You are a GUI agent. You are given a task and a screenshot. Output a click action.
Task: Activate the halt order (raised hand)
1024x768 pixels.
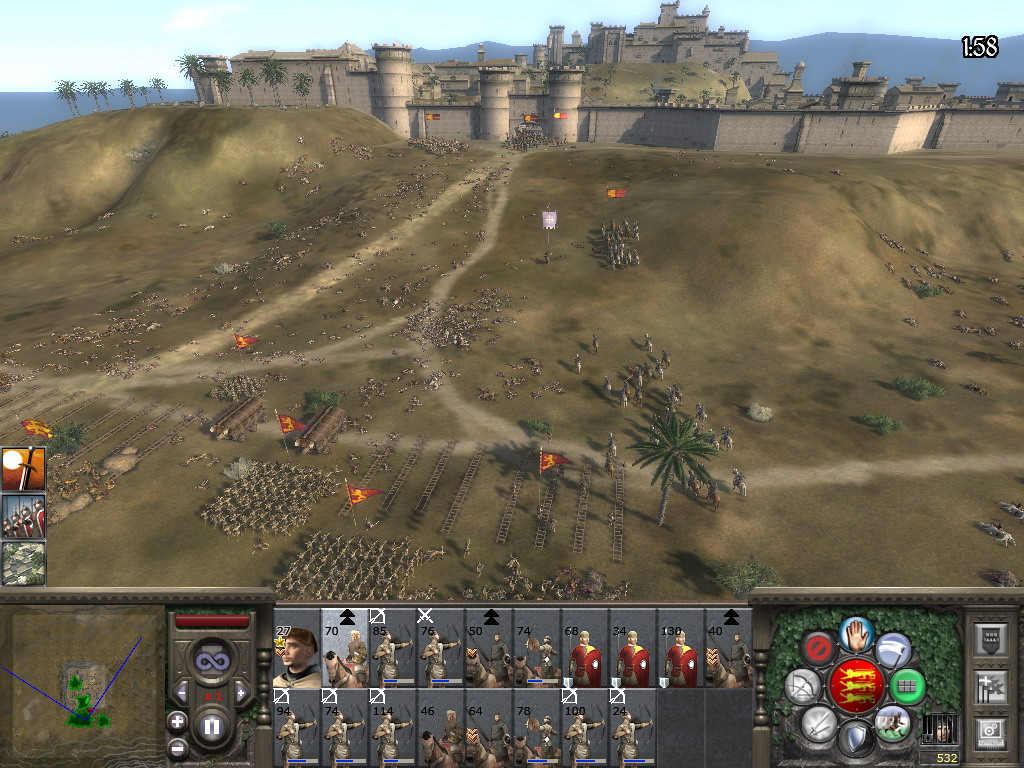point(855,633)
